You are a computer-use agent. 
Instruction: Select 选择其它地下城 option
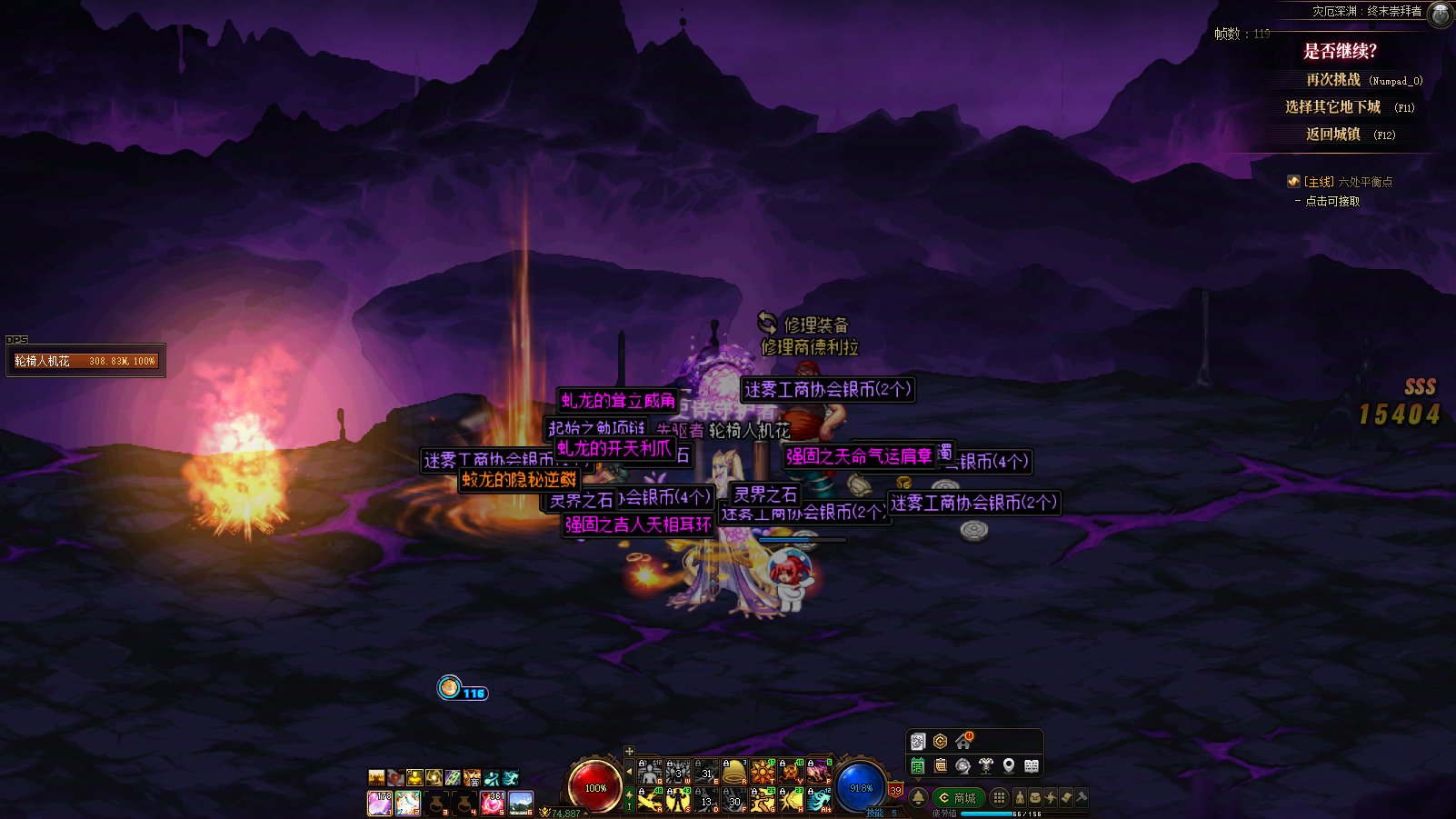[1332, 107]
